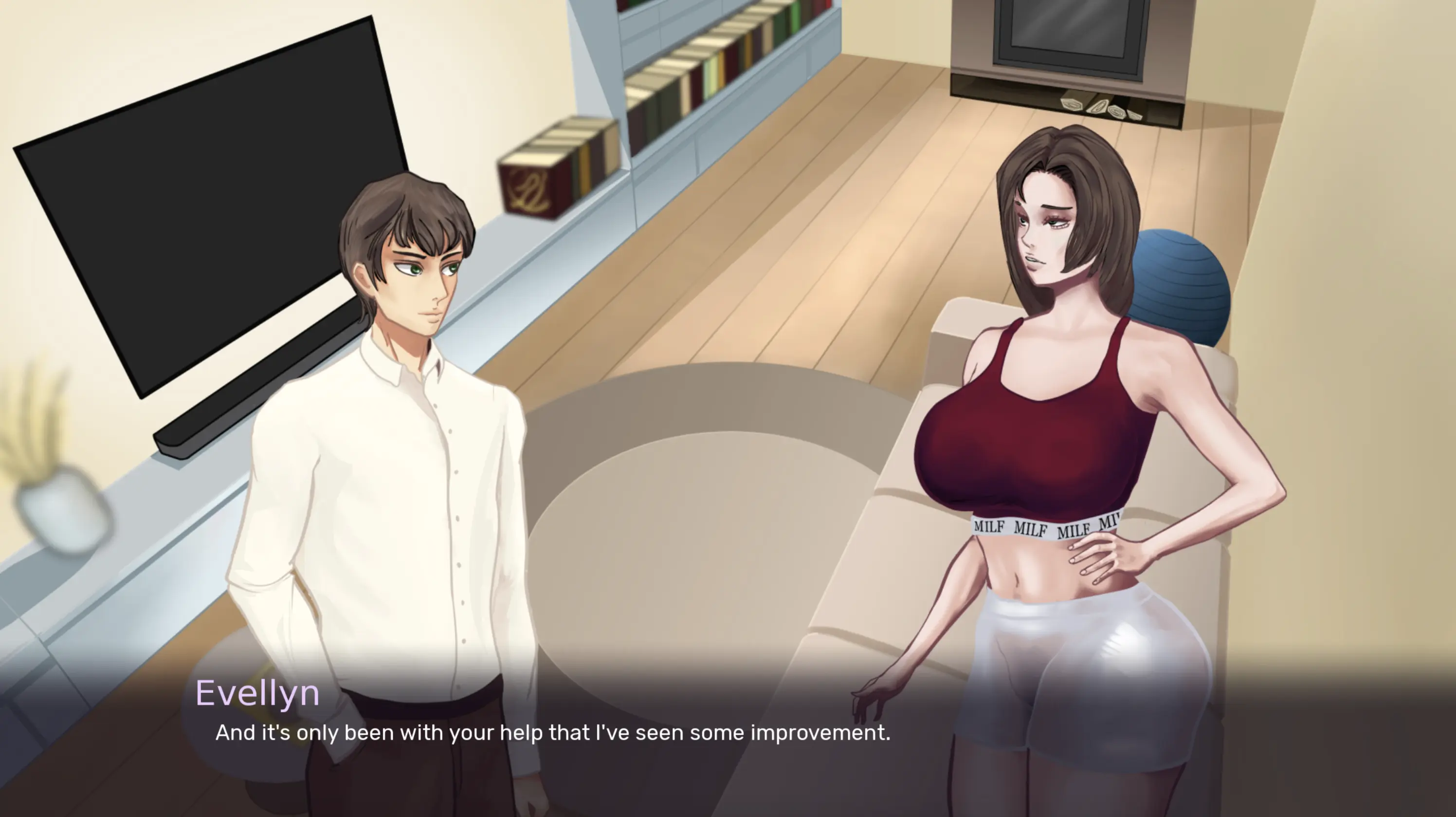The image size is (1456, 817).
Task: Advance Evellyn's dialogue line in the text box
Action: (552, 733)
